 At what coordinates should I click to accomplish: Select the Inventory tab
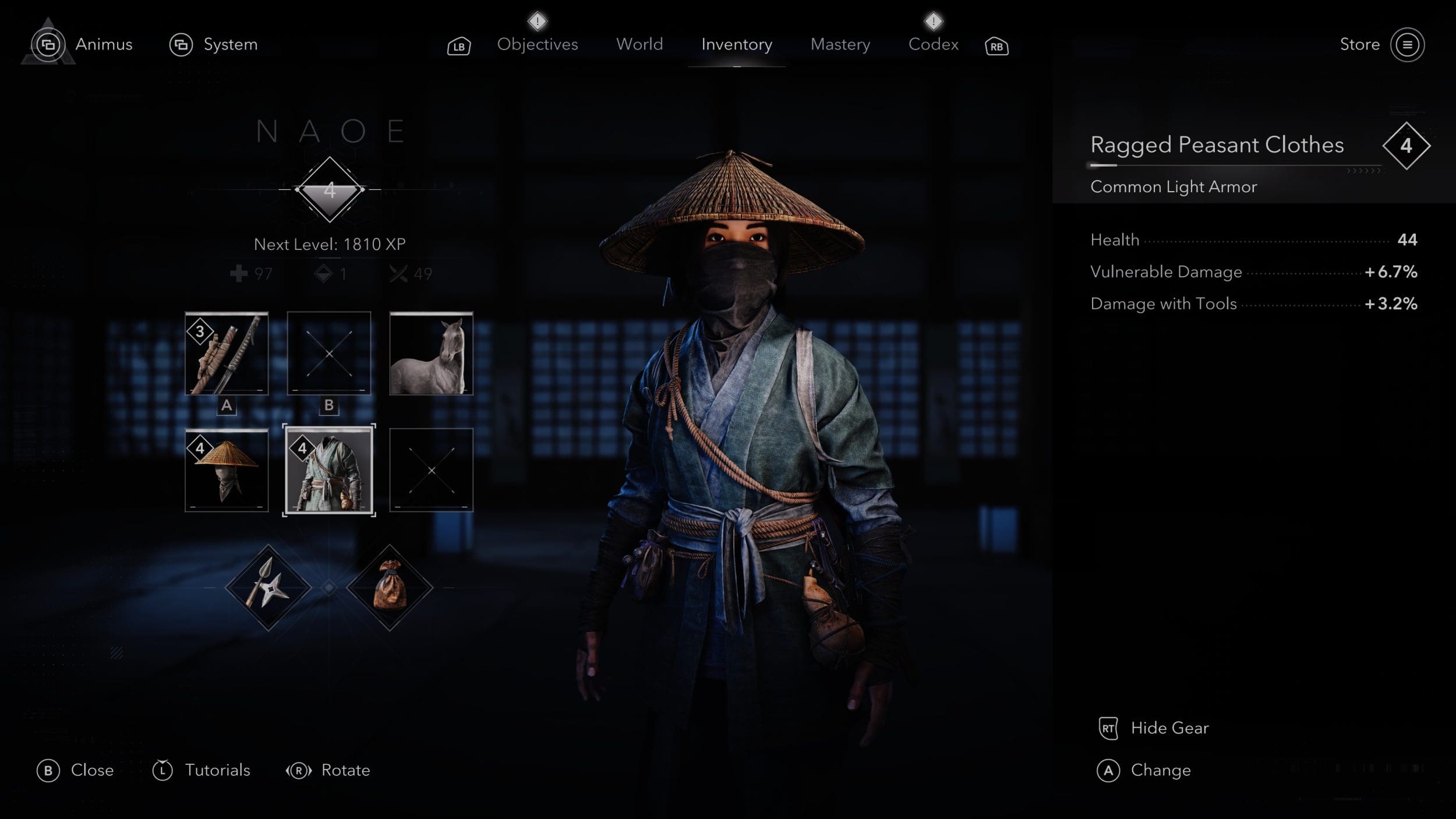(x=736, y=44)
